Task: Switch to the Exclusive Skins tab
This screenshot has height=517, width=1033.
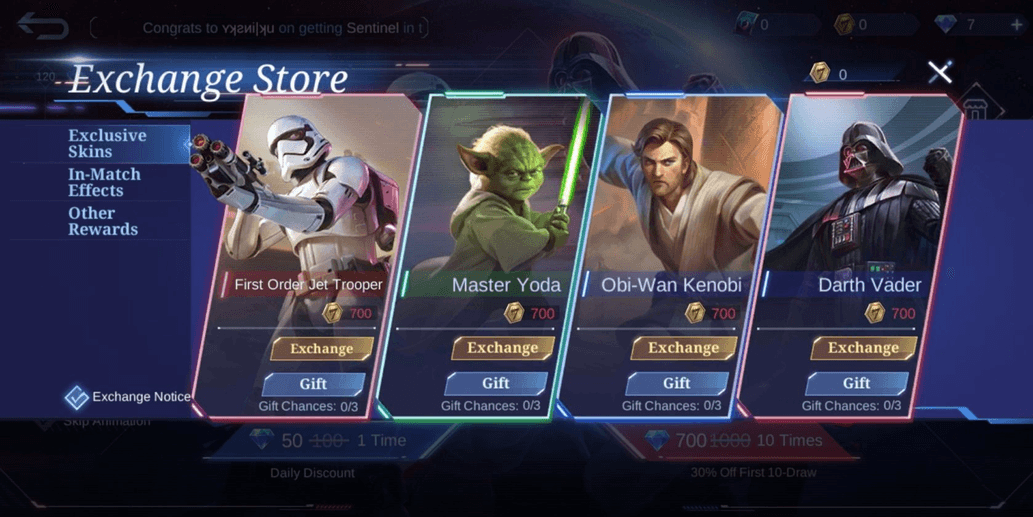Action: [x=107, y=143]
